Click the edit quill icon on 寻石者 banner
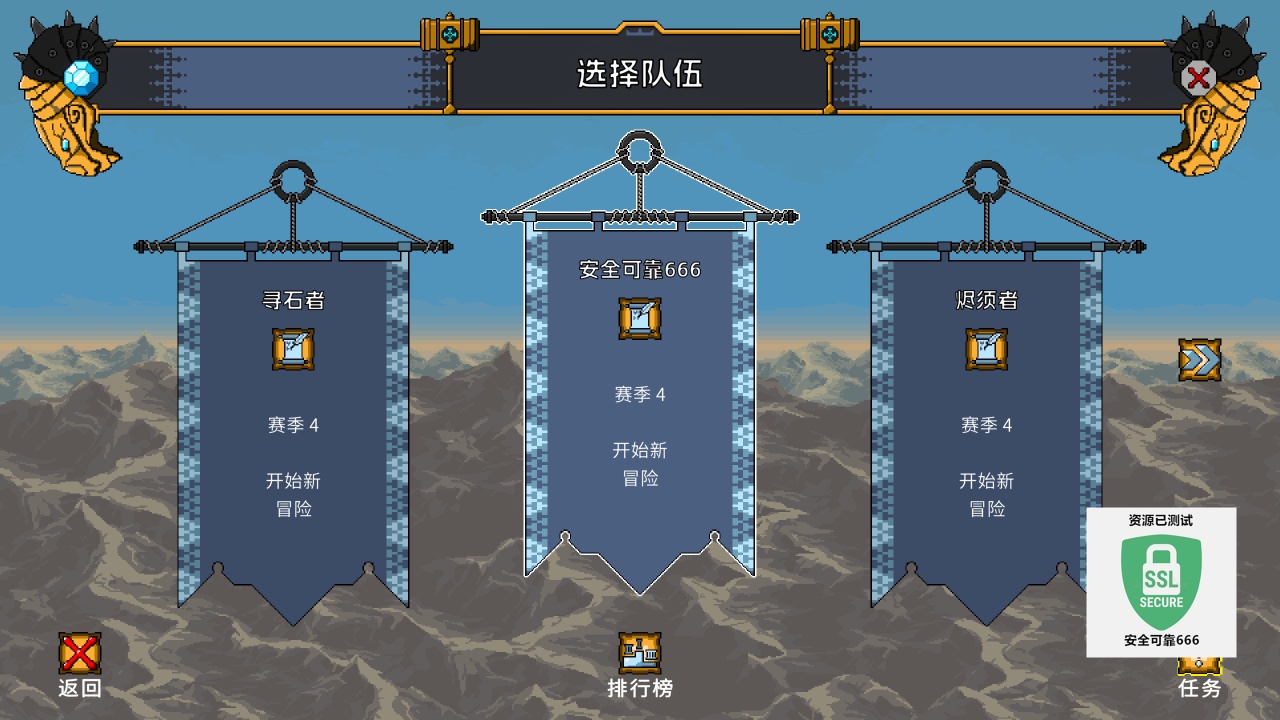1280x720 pixels. 295,346
